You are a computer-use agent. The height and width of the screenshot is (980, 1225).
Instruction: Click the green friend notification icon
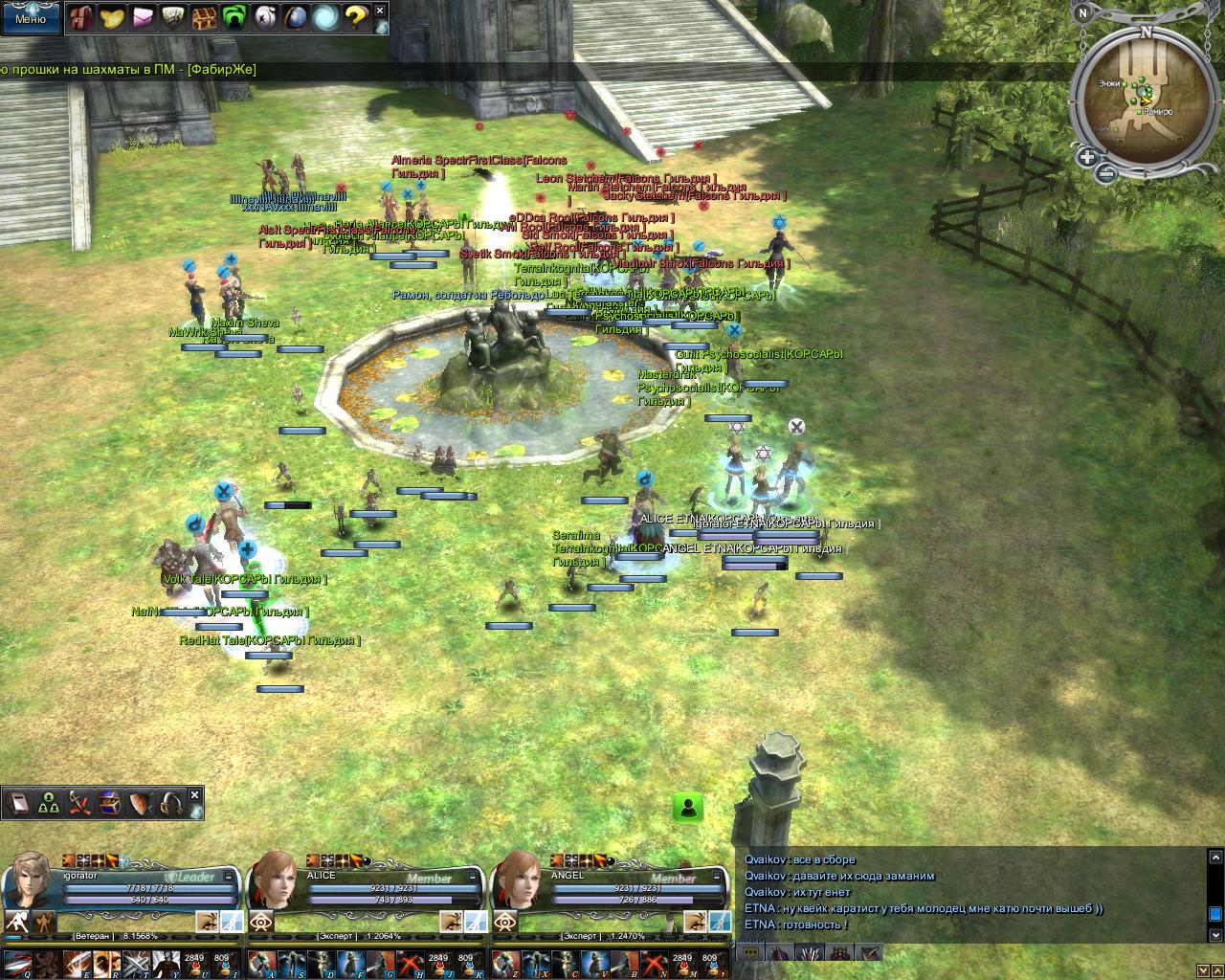(x=687, y=808)
